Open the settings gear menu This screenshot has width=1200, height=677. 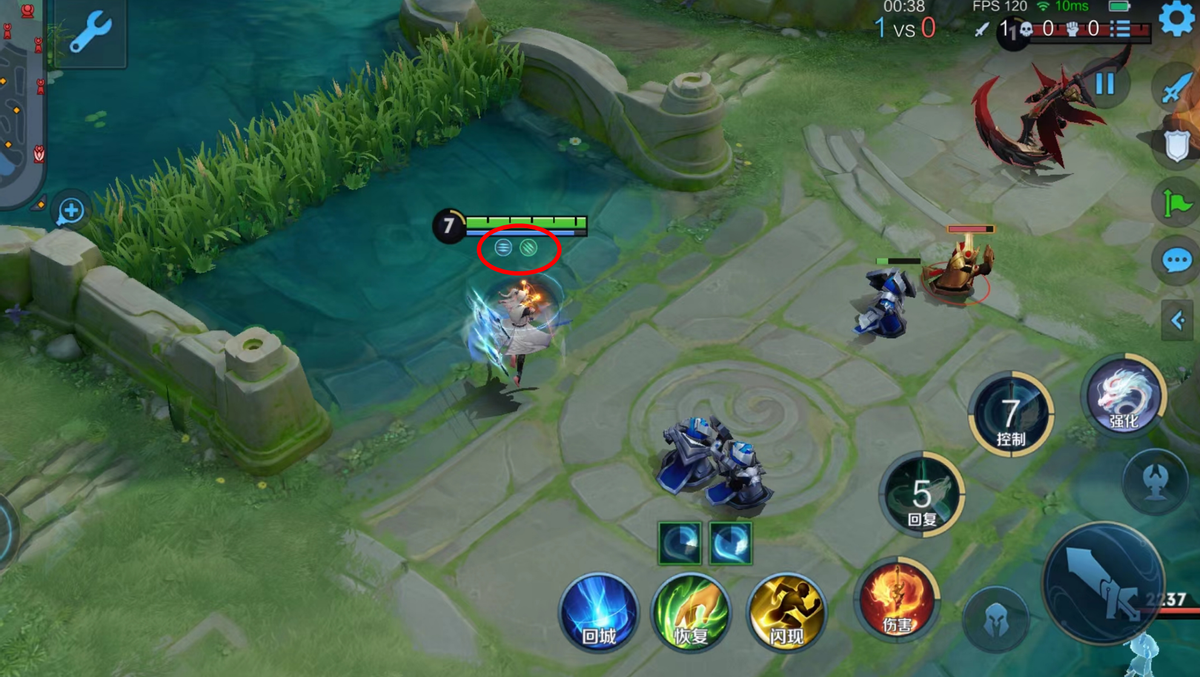click(x=1178, y=18)
